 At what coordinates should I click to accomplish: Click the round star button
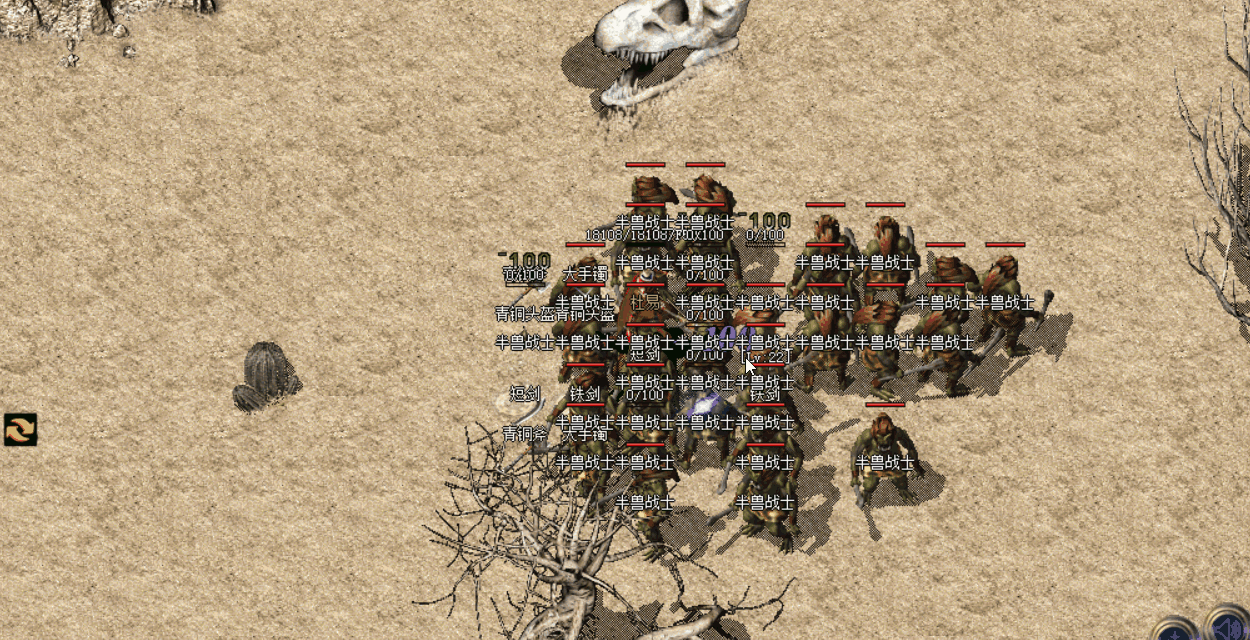coord(1176,632)
